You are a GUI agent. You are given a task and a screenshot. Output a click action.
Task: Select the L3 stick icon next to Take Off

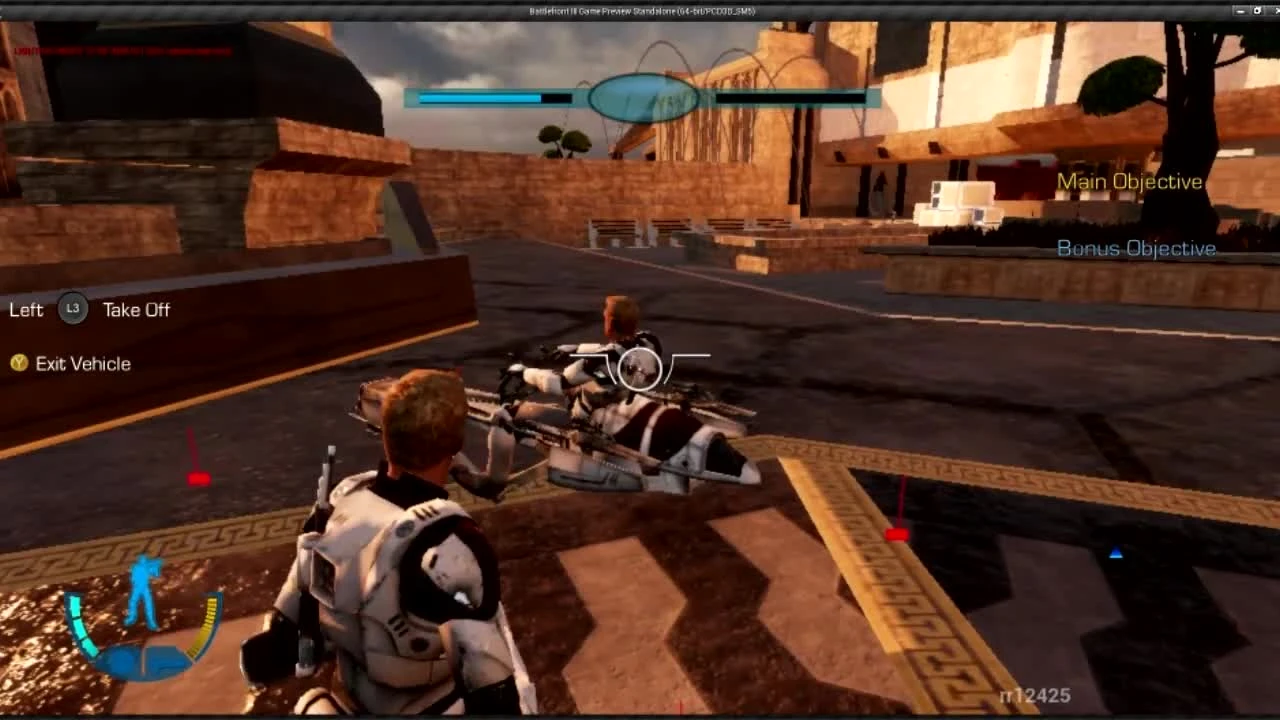(x=71, y=310)
